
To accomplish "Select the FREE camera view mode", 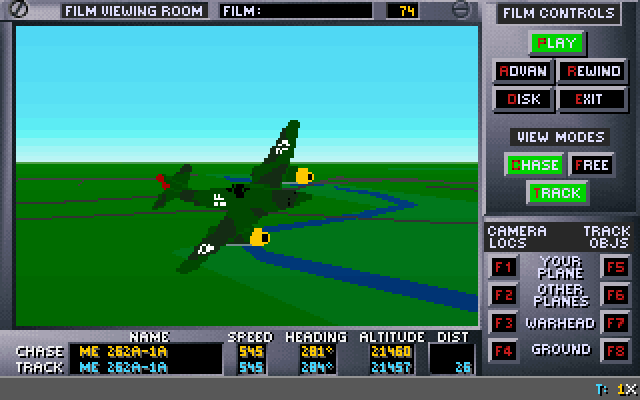I will (x=591, y=165).
